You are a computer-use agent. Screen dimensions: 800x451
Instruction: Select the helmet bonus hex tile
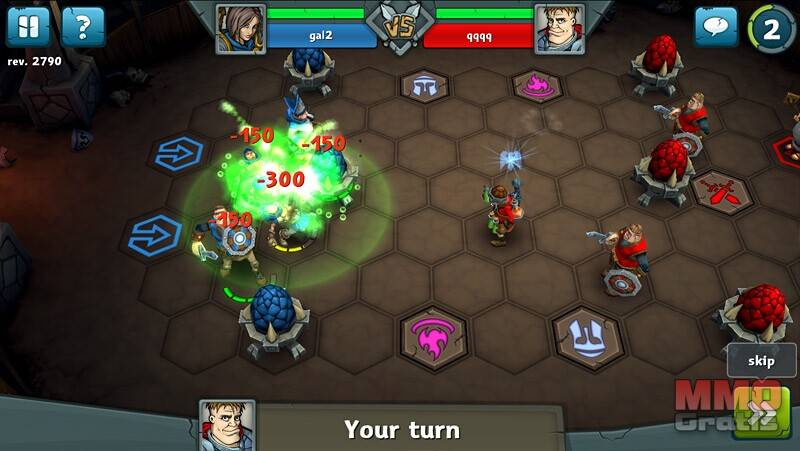(426, 86)
